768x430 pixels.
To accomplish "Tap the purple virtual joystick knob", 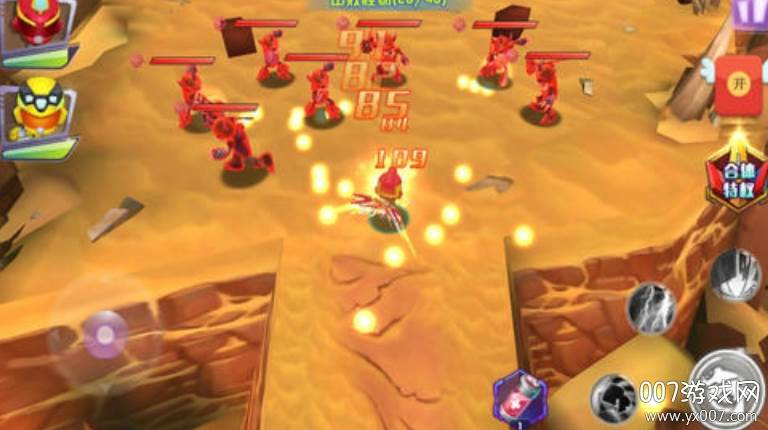I will coord(105,333).
